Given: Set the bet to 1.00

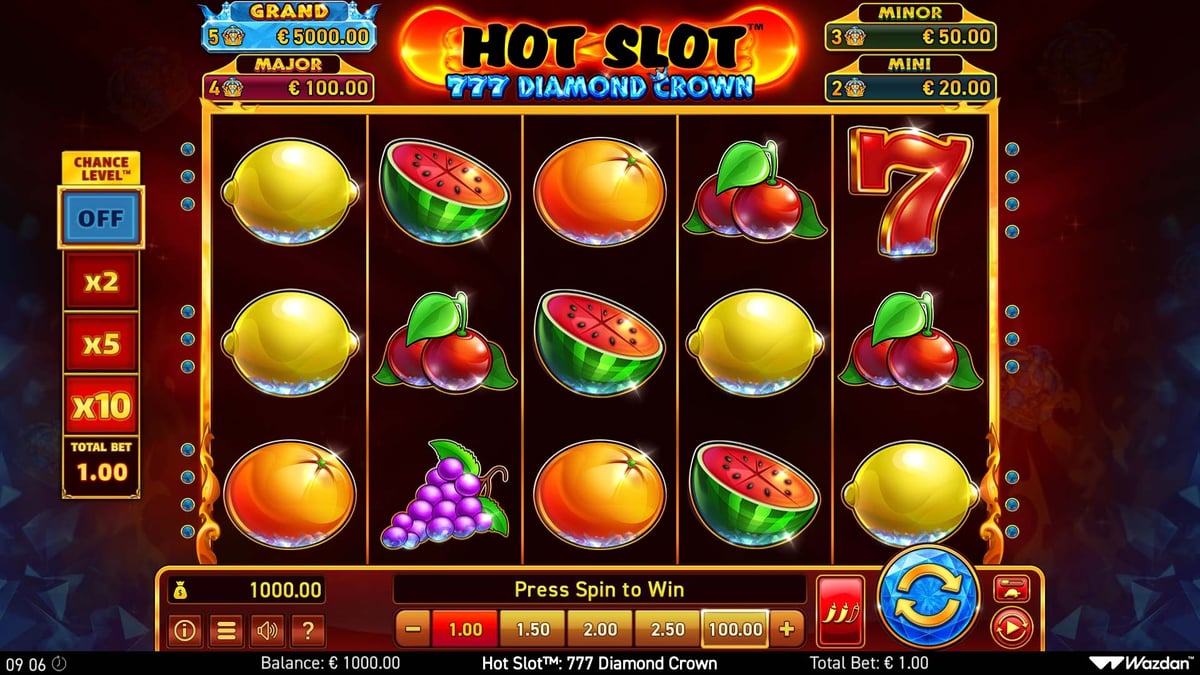Looking at the screenshot, I should 465,629.
